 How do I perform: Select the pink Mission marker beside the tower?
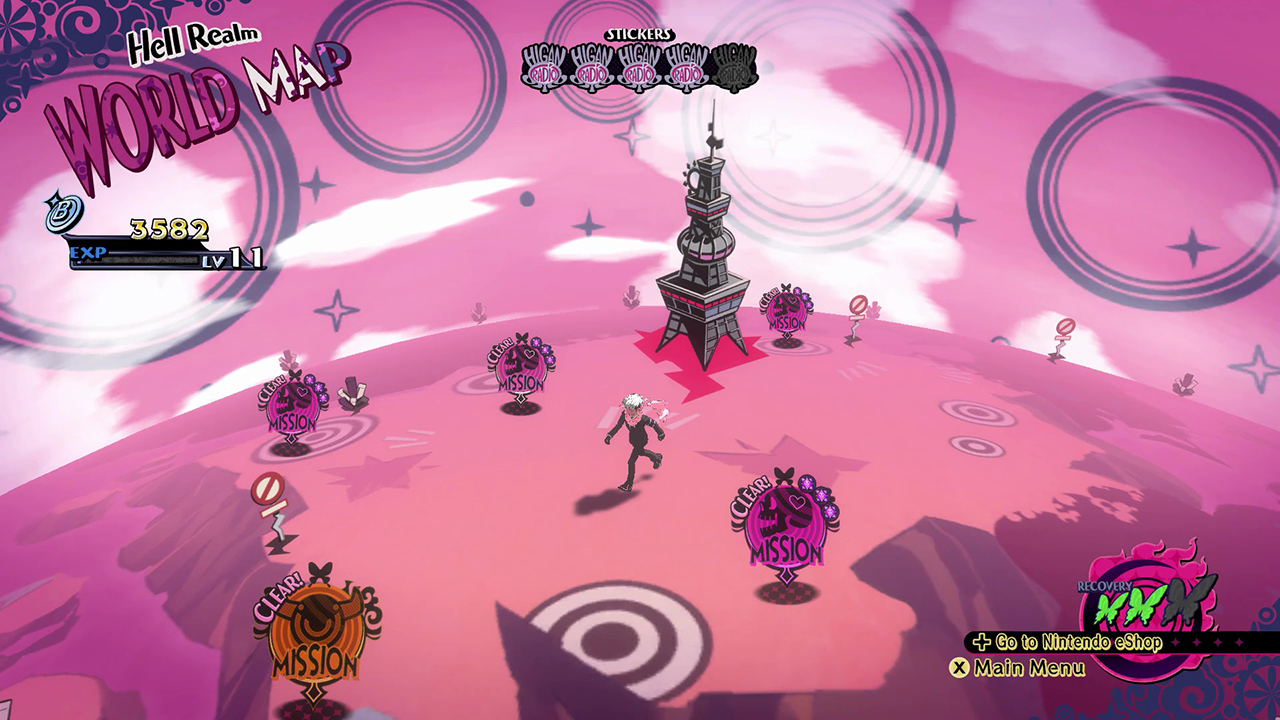787,311
